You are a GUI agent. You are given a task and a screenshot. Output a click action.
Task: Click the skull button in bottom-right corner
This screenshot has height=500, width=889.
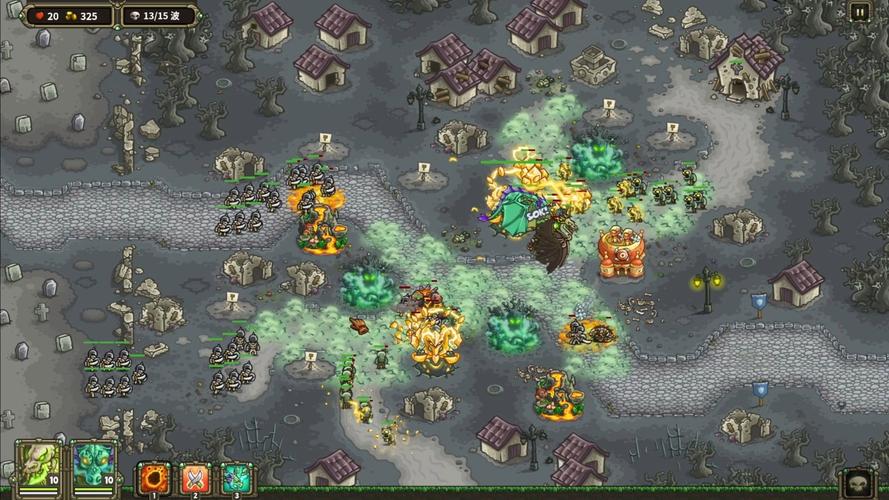pyautogui.click(x=858, y=482)
